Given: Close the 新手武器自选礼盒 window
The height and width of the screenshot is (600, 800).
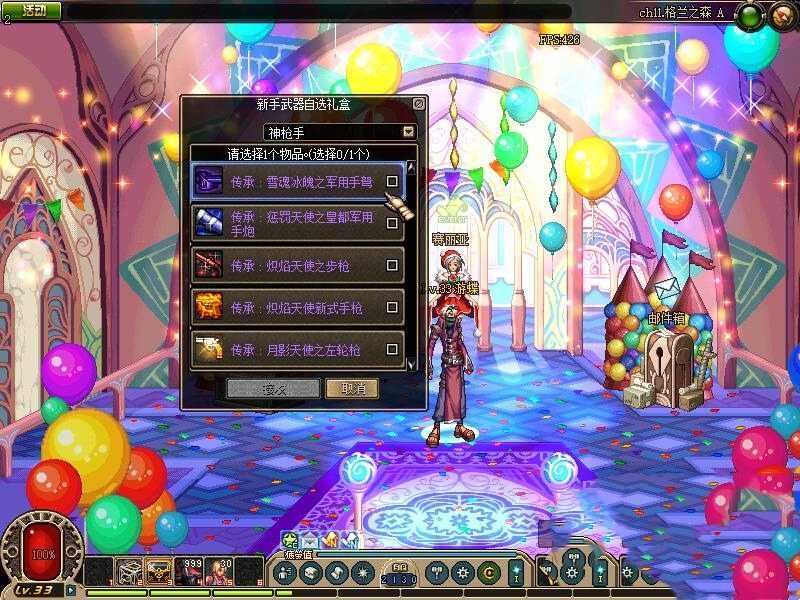Looking at the screenshot, I should click(x=419, y=103).
